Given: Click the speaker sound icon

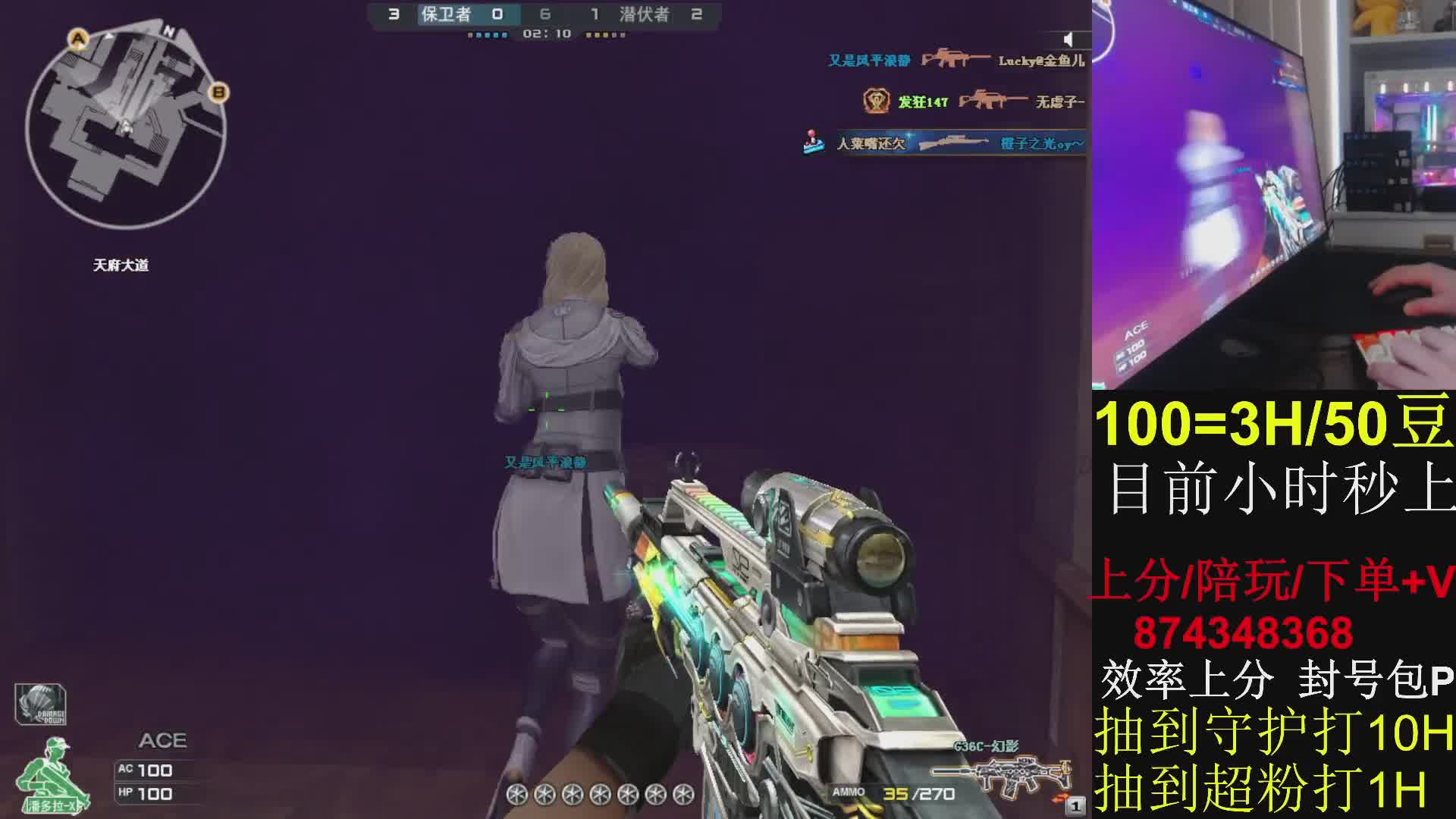Looking at the screenshot, I should [1068, 39].
